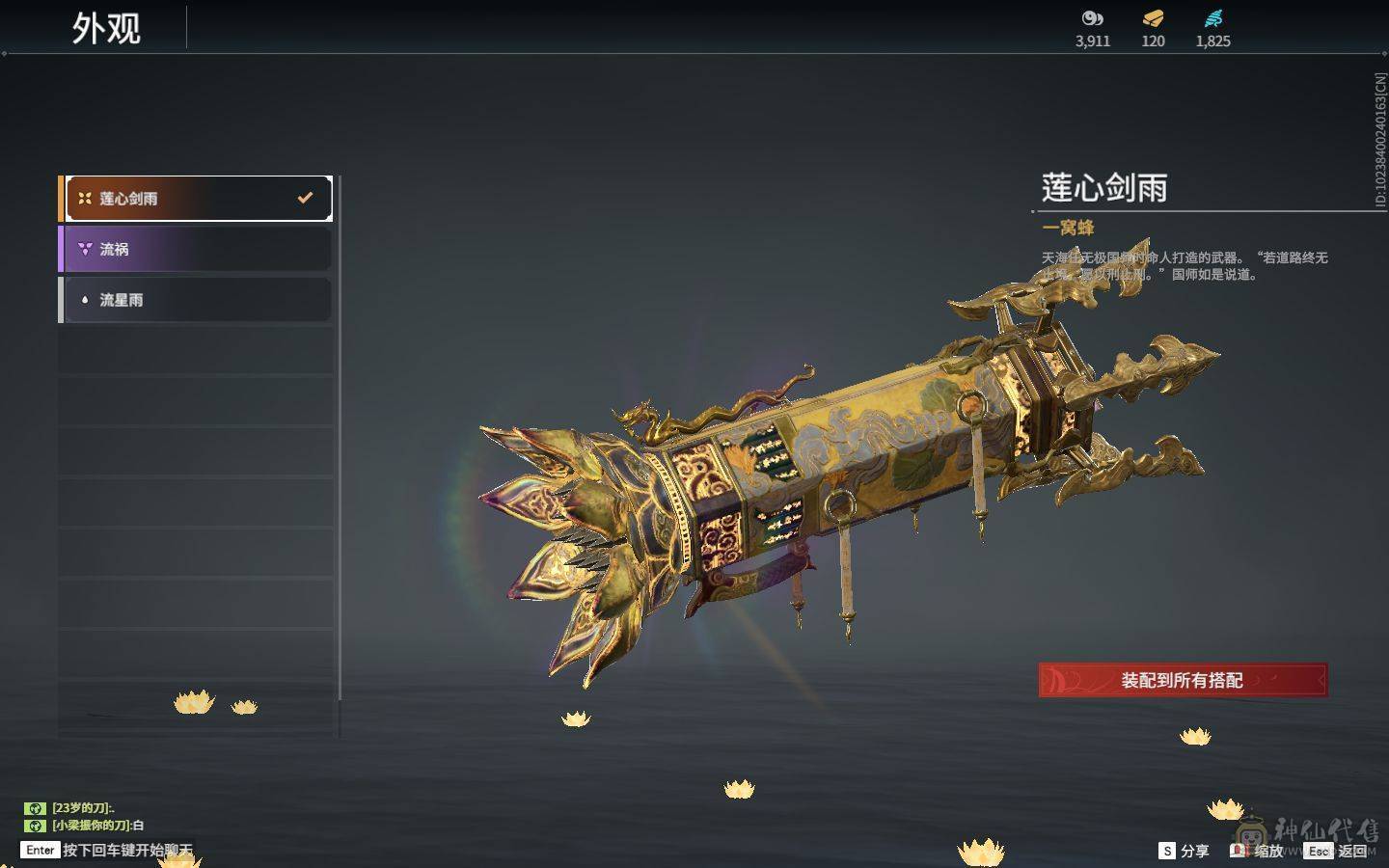Go back using the 返回 button
Screen dimensions: 1389x868
[1338, 851]
